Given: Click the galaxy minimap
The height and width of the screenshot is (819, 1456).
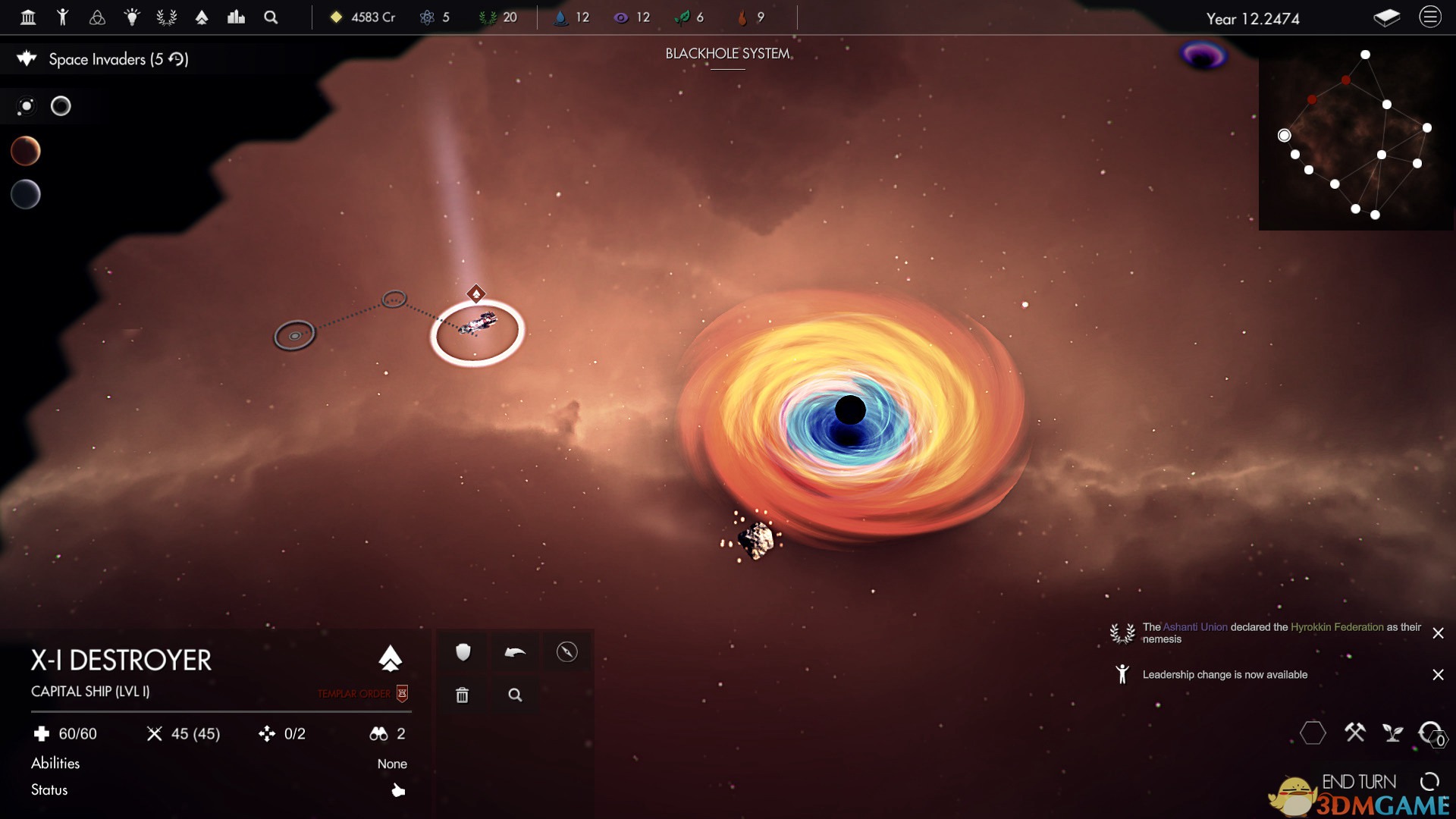Looking at the screenshot, I should [1356, 135].
